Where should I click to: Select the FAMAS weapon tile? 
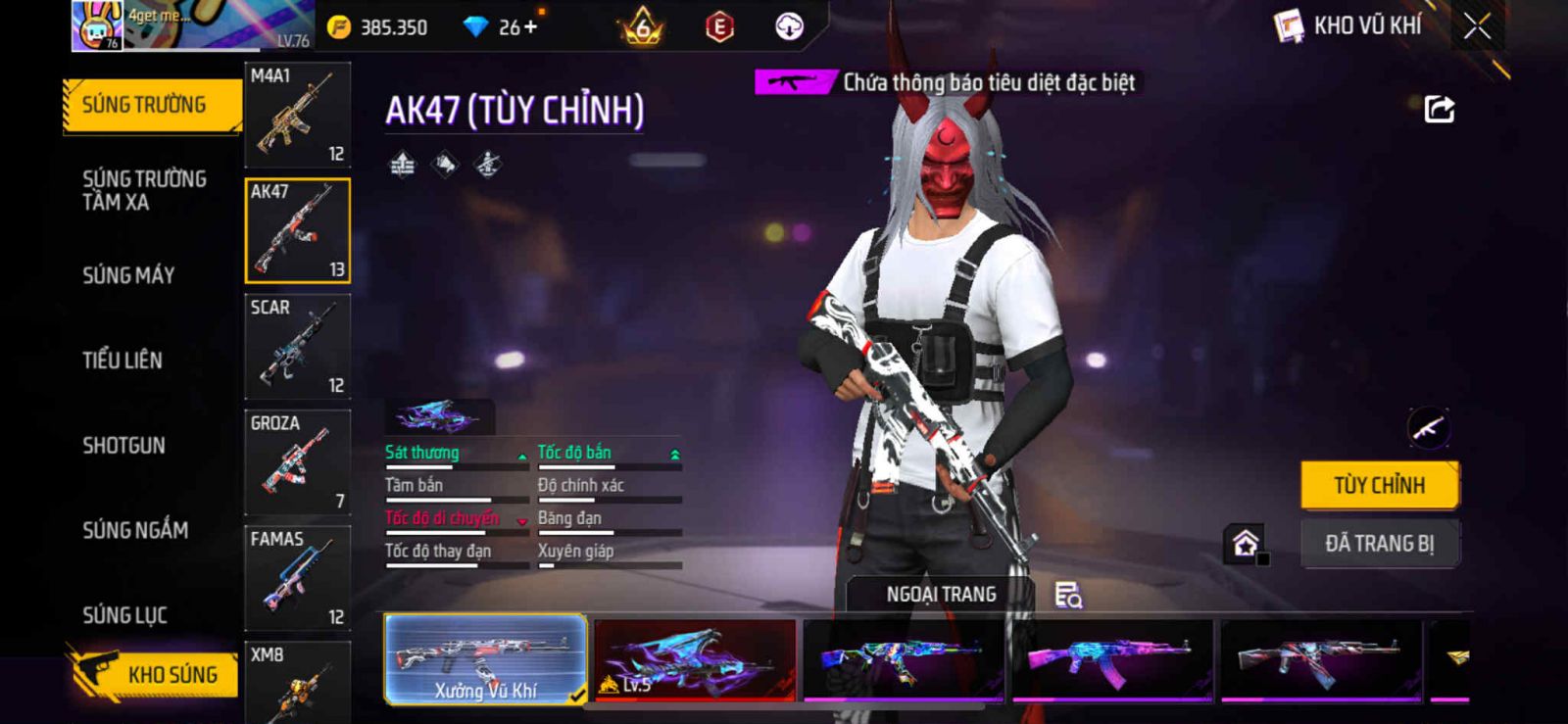pos(297,578)
